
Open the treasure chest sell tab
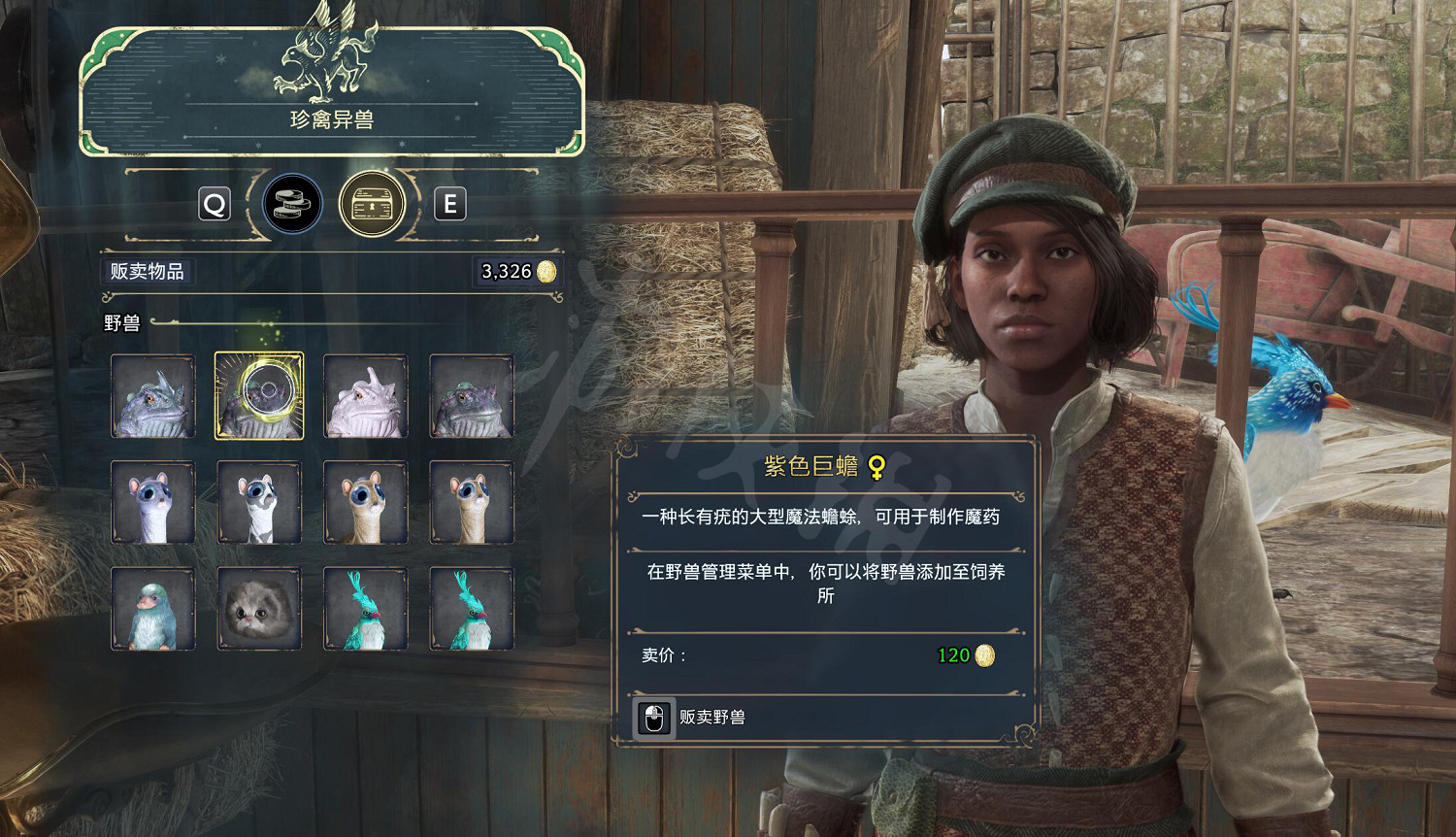coord(372,204)
